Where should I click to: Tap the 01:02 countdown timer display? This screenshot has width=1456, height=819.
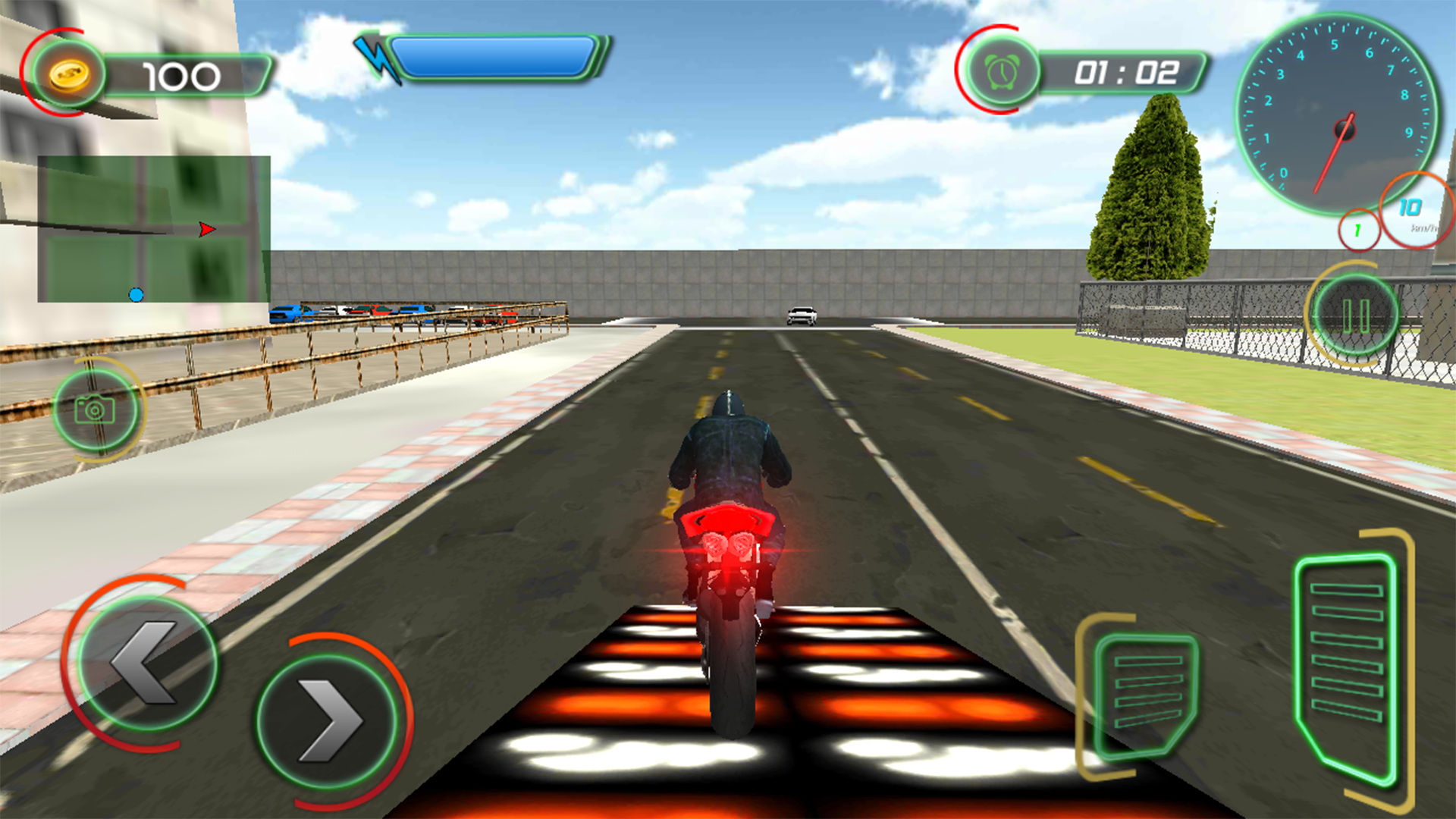pyautogui.click(x=1125, y=73)
